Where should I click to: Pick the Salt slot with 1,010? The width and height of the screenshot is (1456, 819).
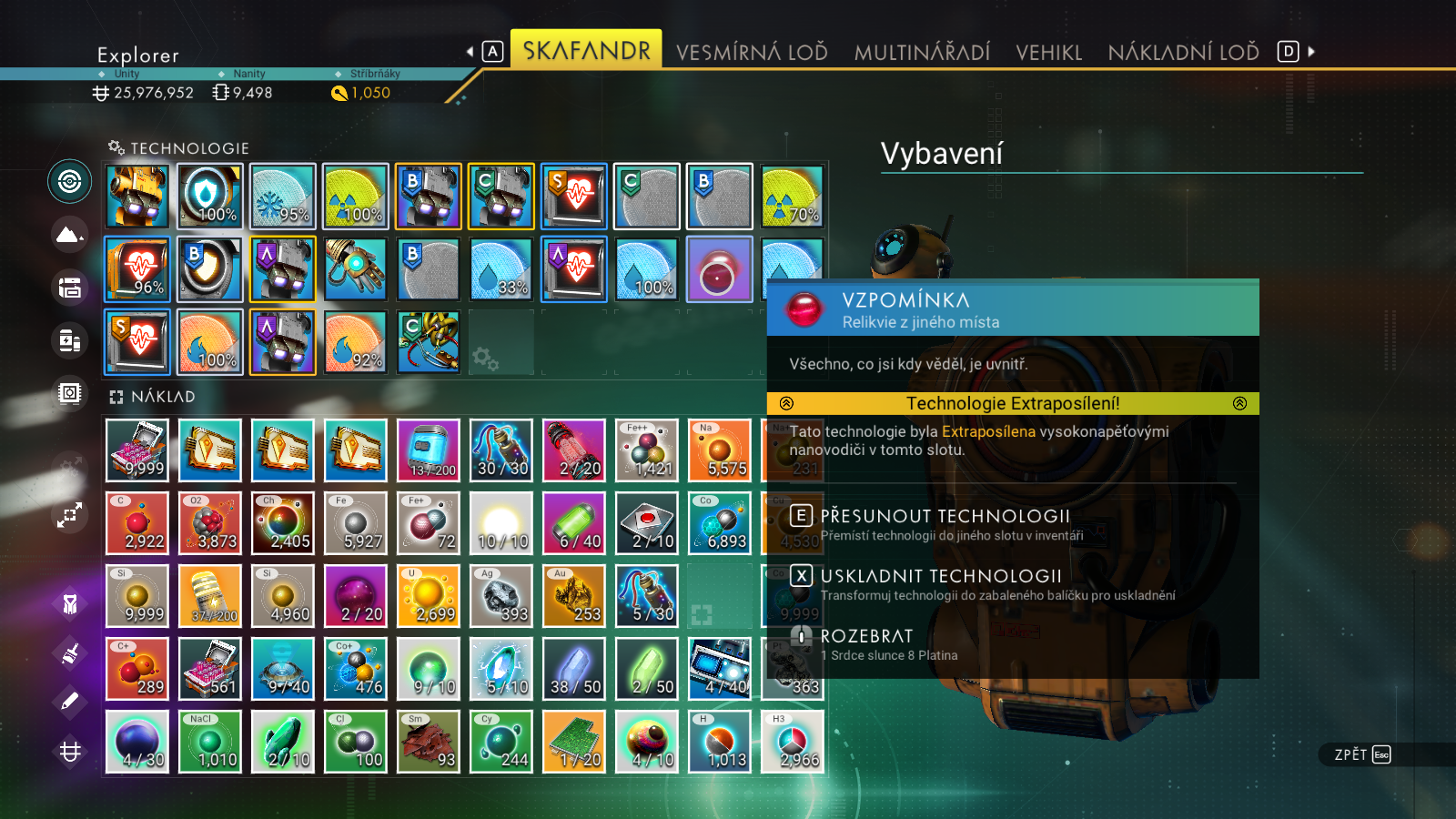tap(210, 742)
